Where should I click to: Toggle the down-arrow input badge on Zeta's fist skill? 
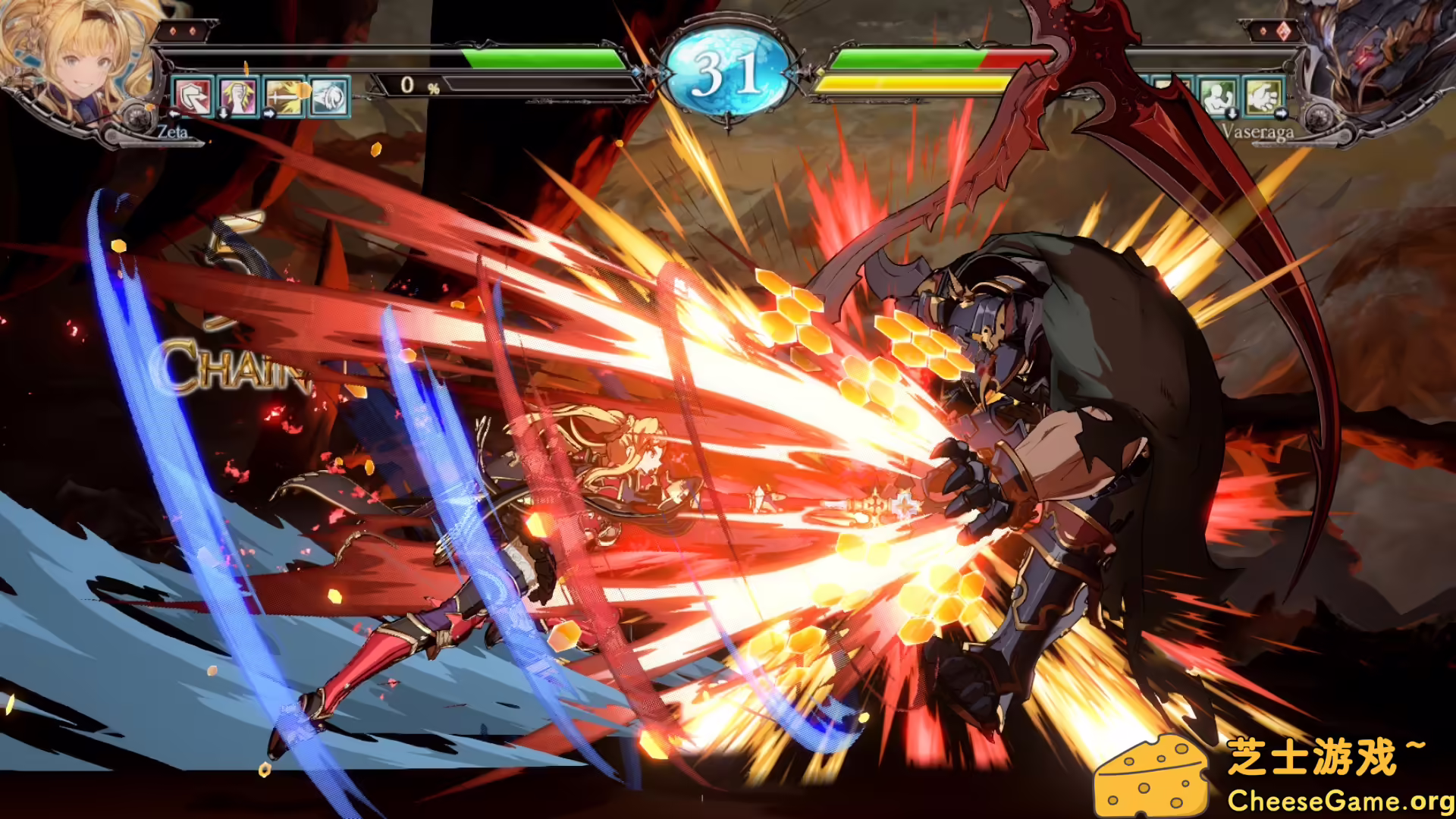222,115
